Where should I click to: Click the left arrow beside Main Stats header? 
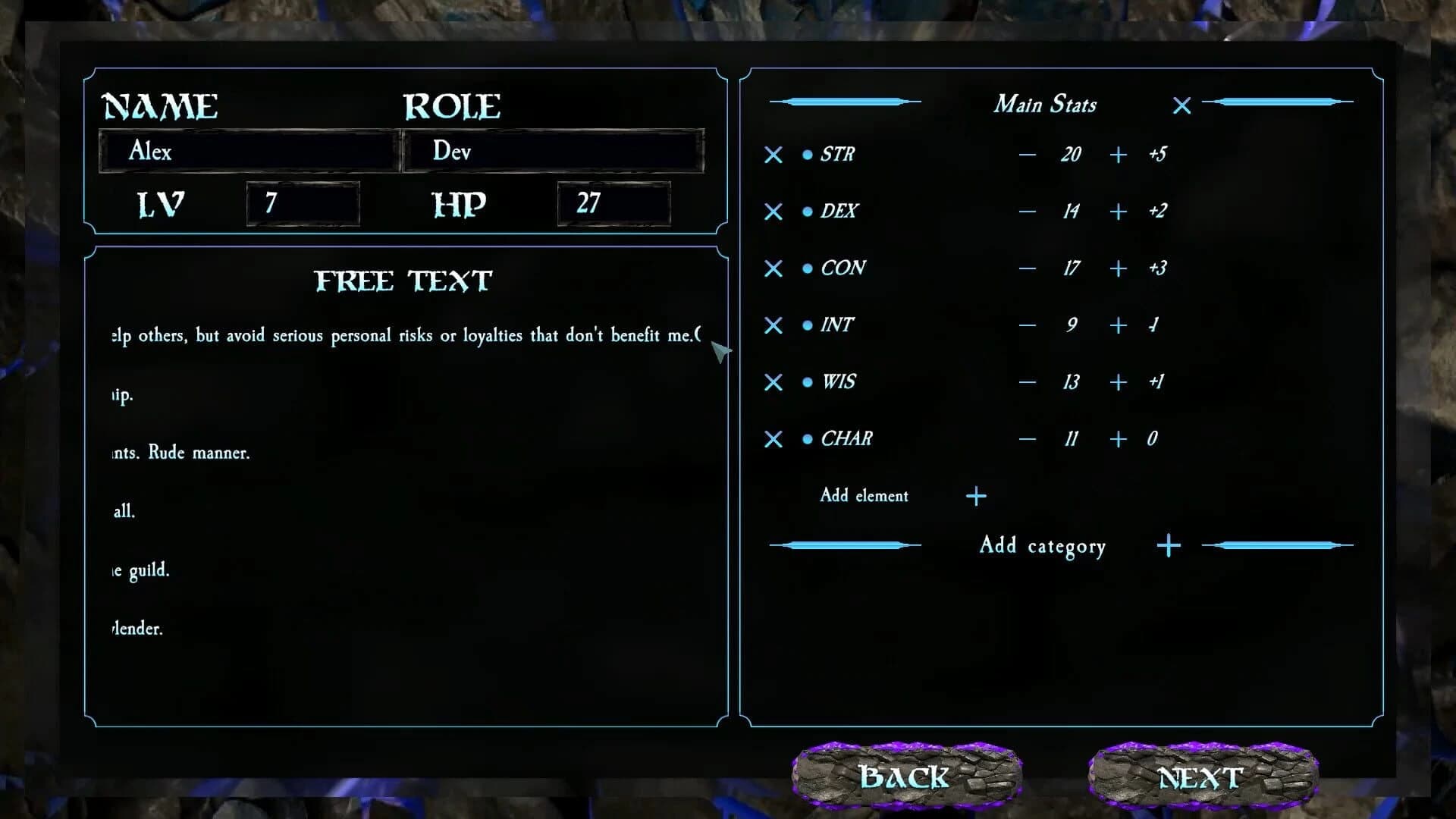click(x=844, y=101)
